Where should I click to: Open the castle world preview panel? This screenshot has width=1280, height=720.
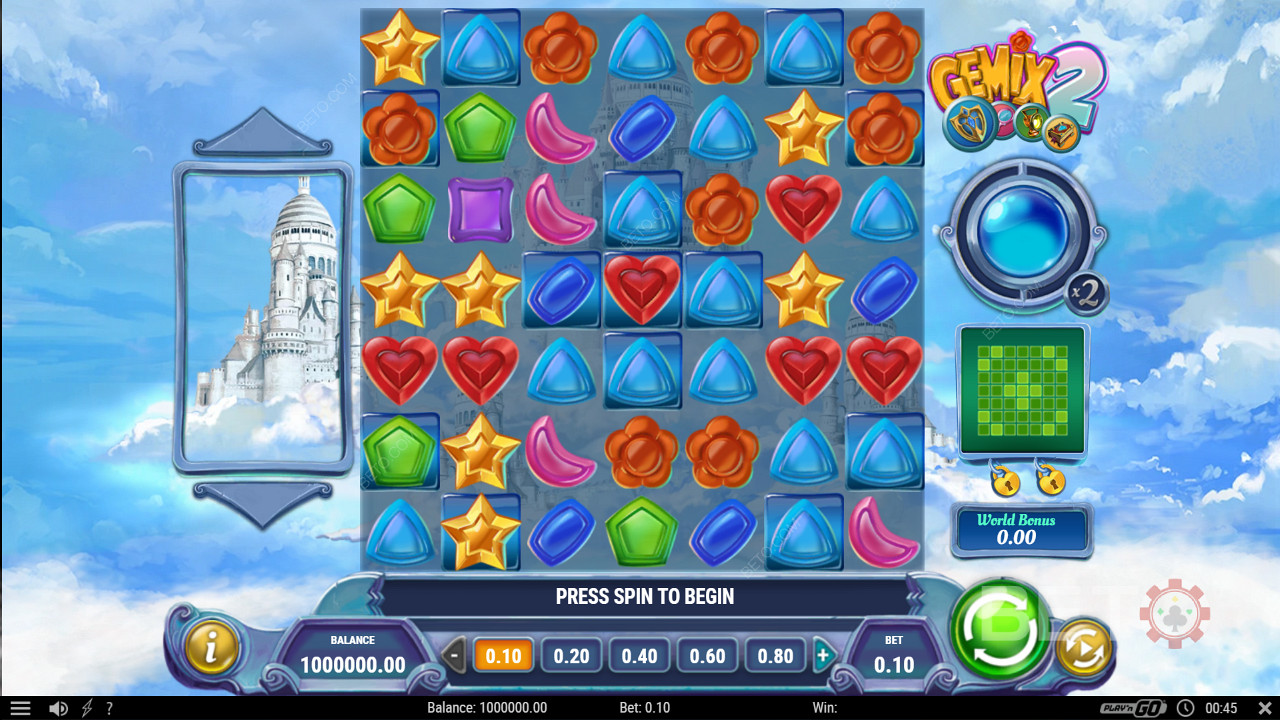pos(264,317)
